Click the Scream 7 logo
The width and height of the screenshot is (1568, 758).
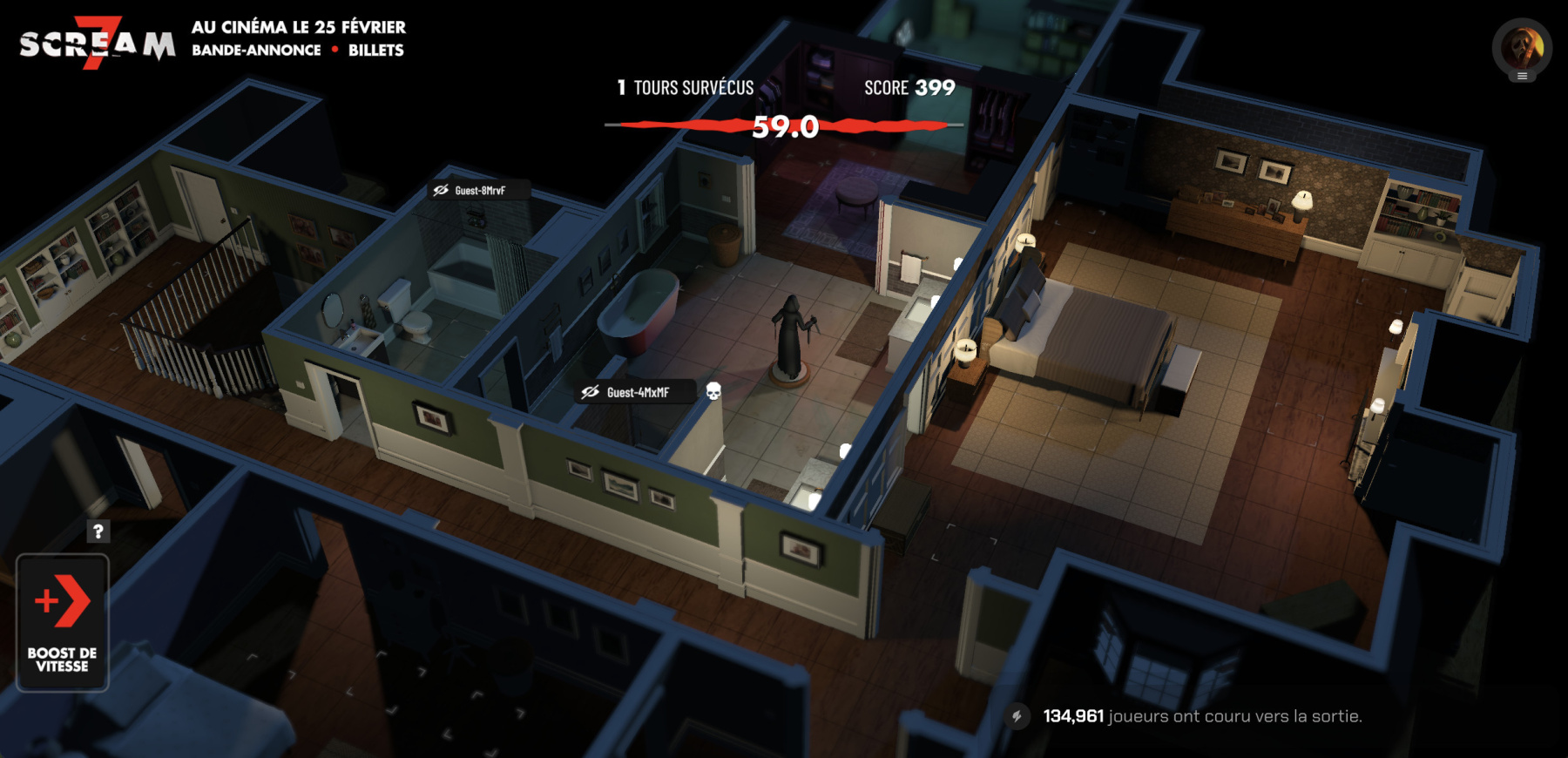pos(97,42)
